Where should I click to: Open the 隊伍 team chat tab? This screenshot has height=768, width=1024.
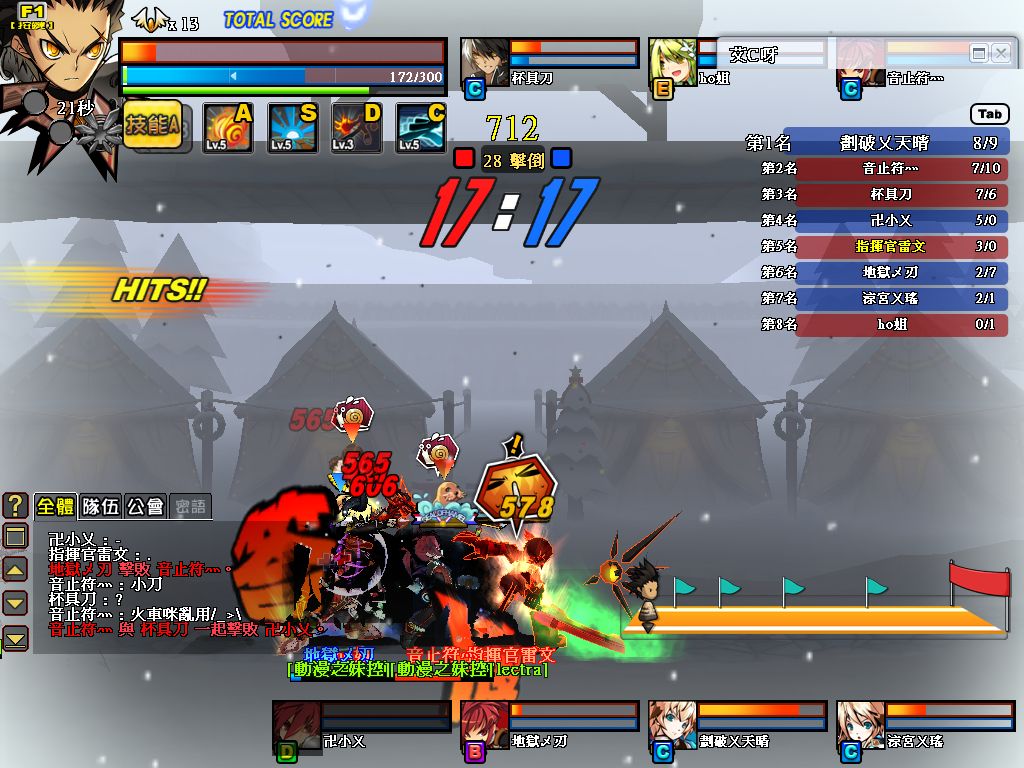pyautogui.click(x=100, y=506)
